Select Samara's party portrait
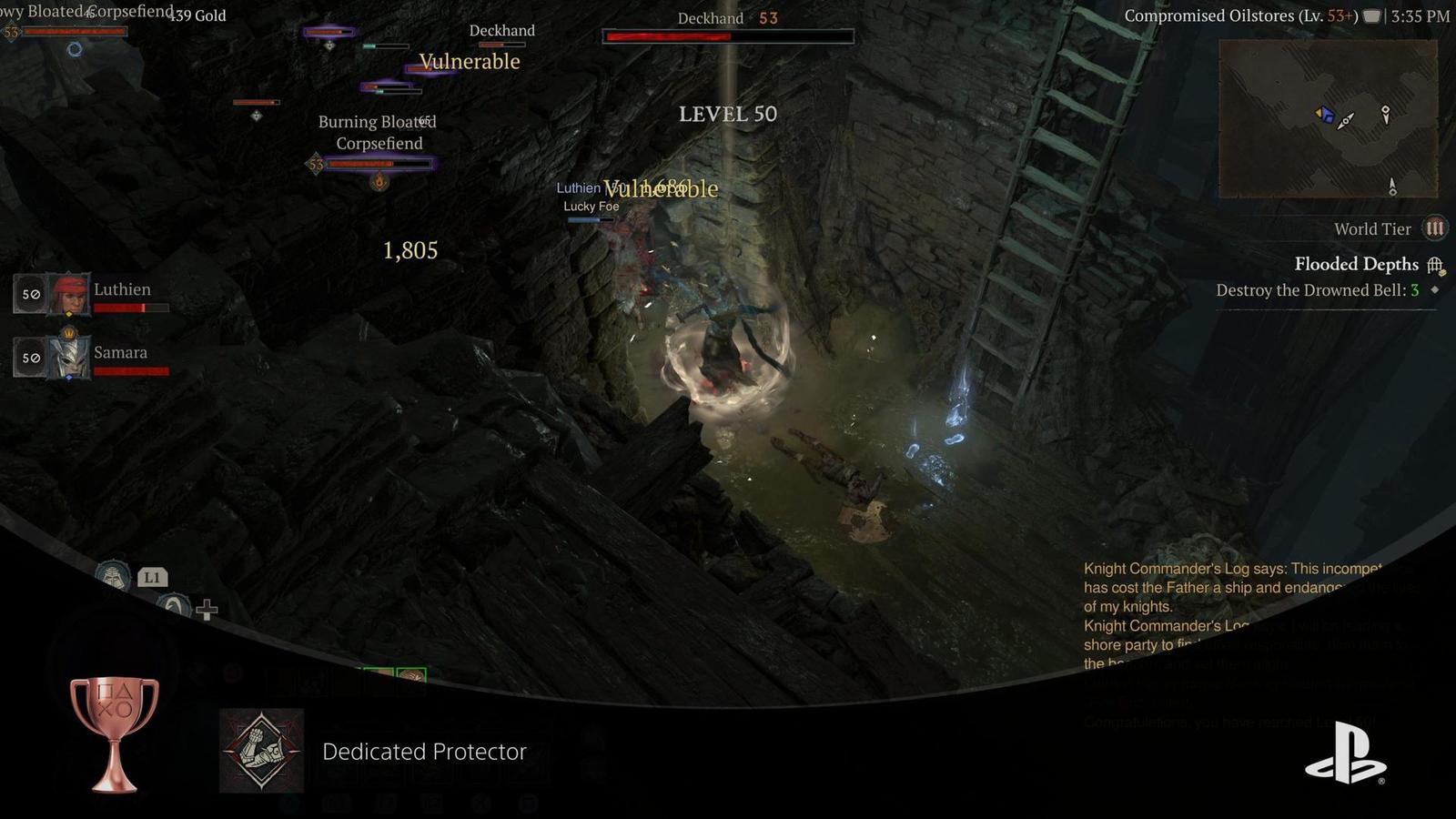 point(70,357)
